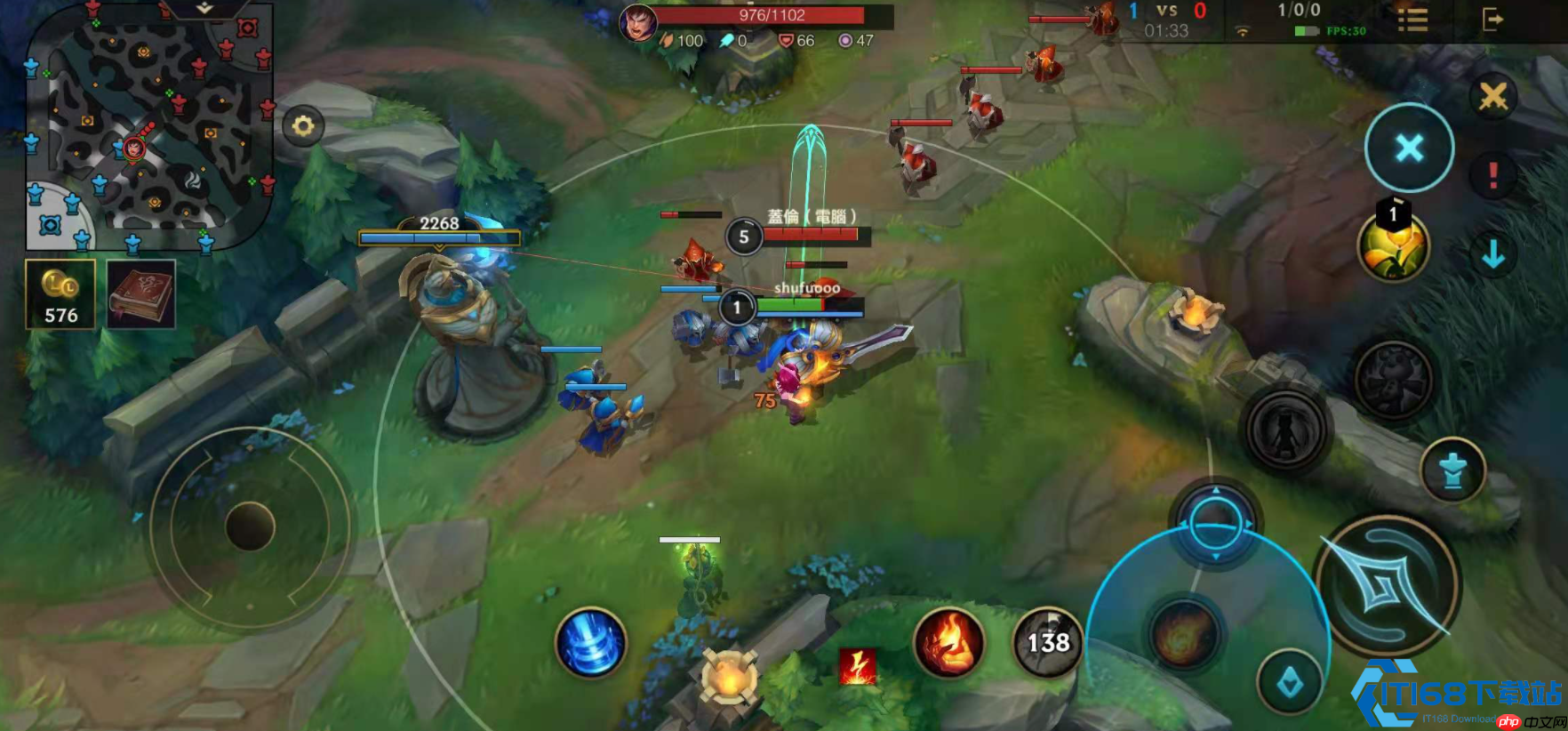Click the exit match icon
Screen dimensions: 1568x731
(1492, 20)
